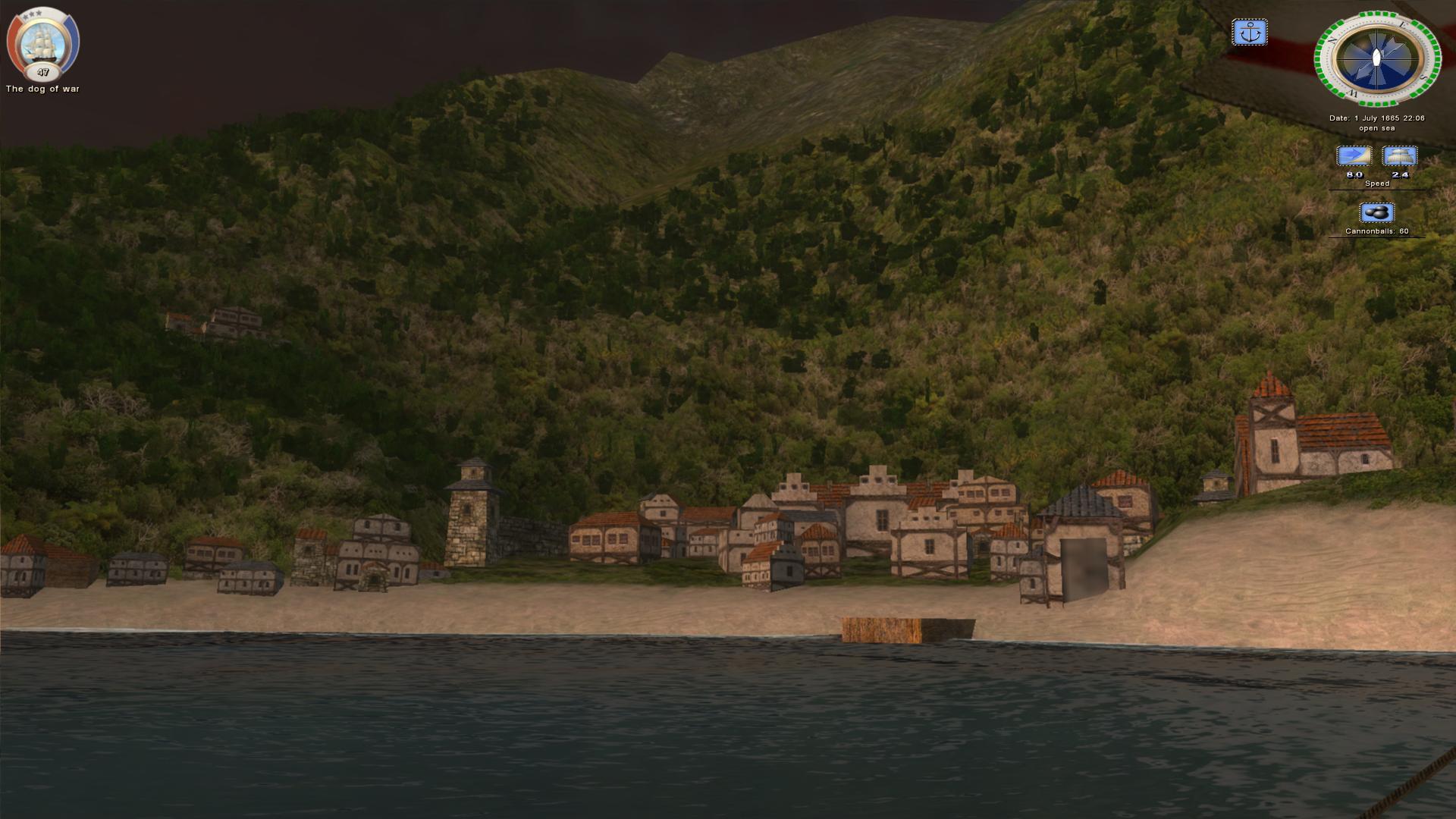Click the date display showing 1 July 1665
The height and width of the screenshot is (819, 1456).
coord(1376,118)
